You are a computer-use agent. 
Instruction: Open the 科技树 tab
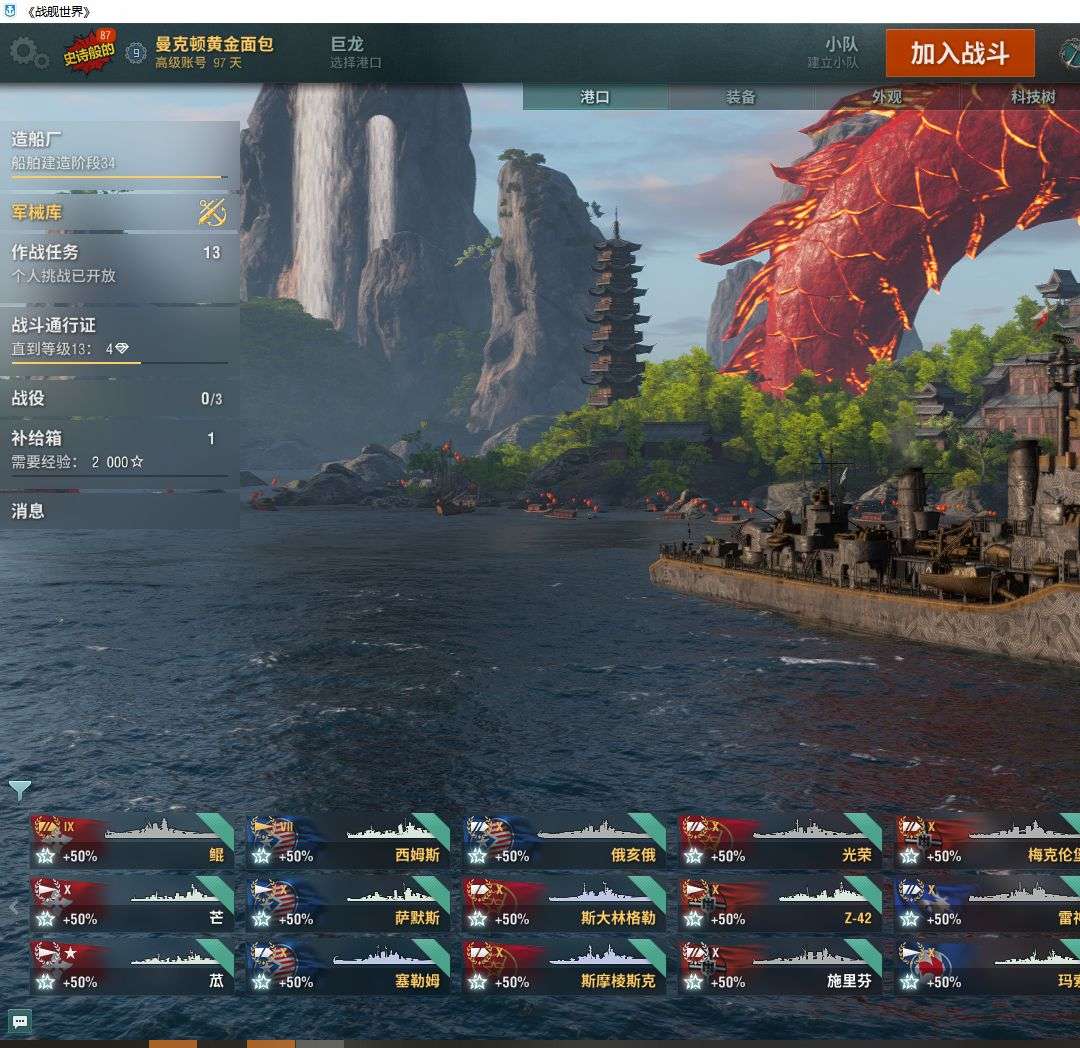click(x=1032, y=97)
